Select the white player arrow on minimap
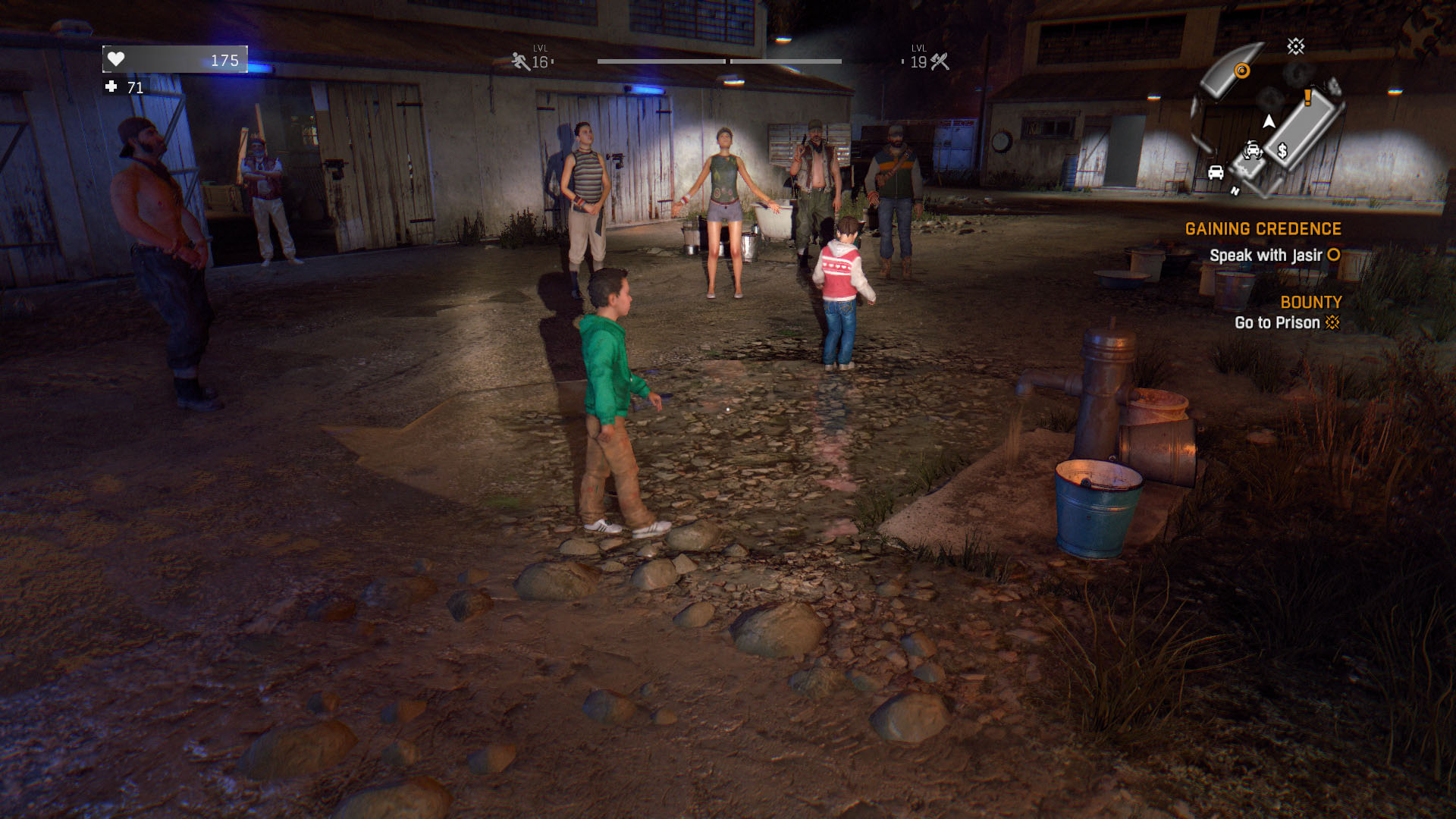 click(1269, 121)
